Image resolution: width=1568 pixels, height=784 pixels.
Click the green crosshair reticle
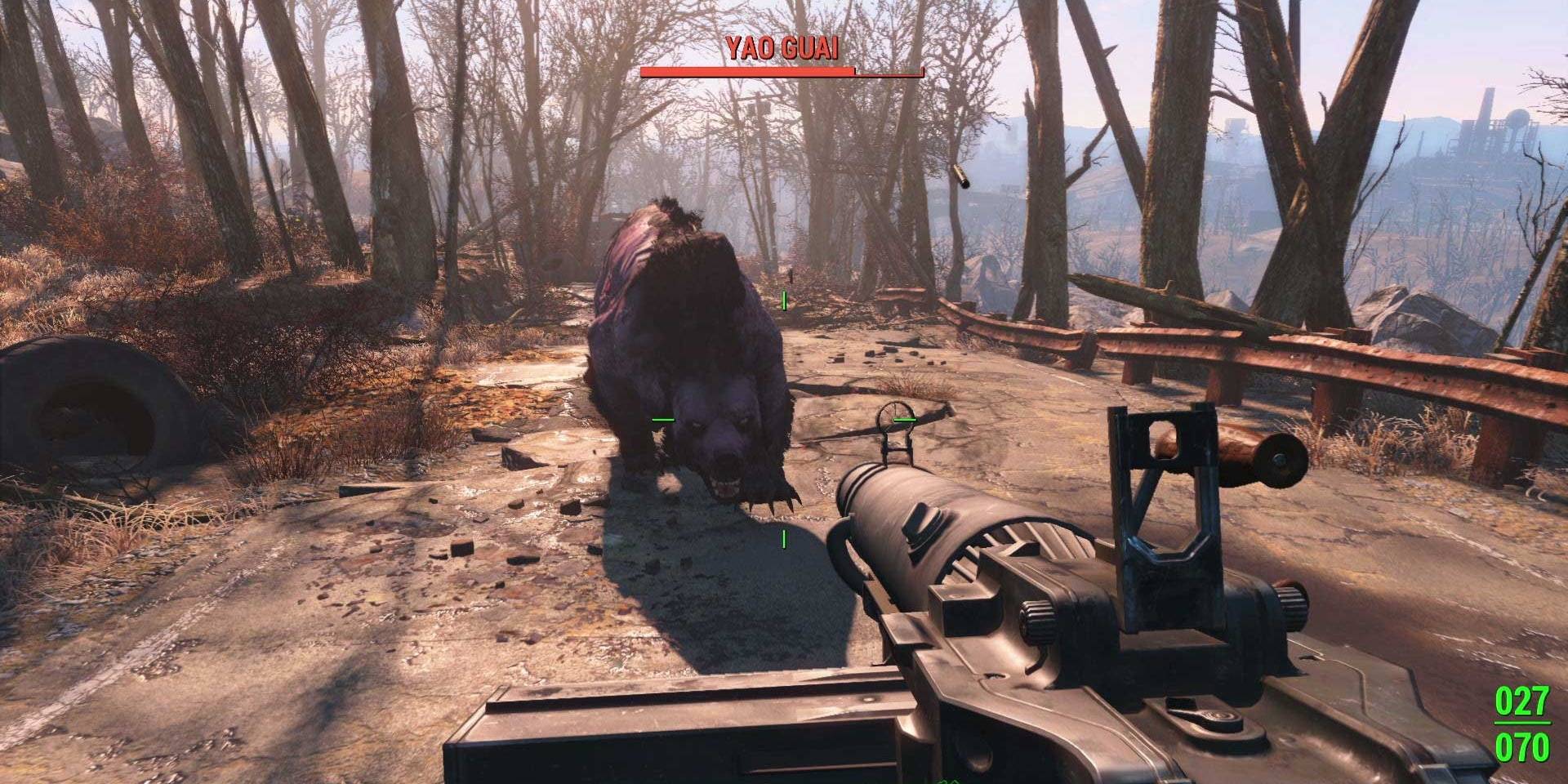[782, 418]
